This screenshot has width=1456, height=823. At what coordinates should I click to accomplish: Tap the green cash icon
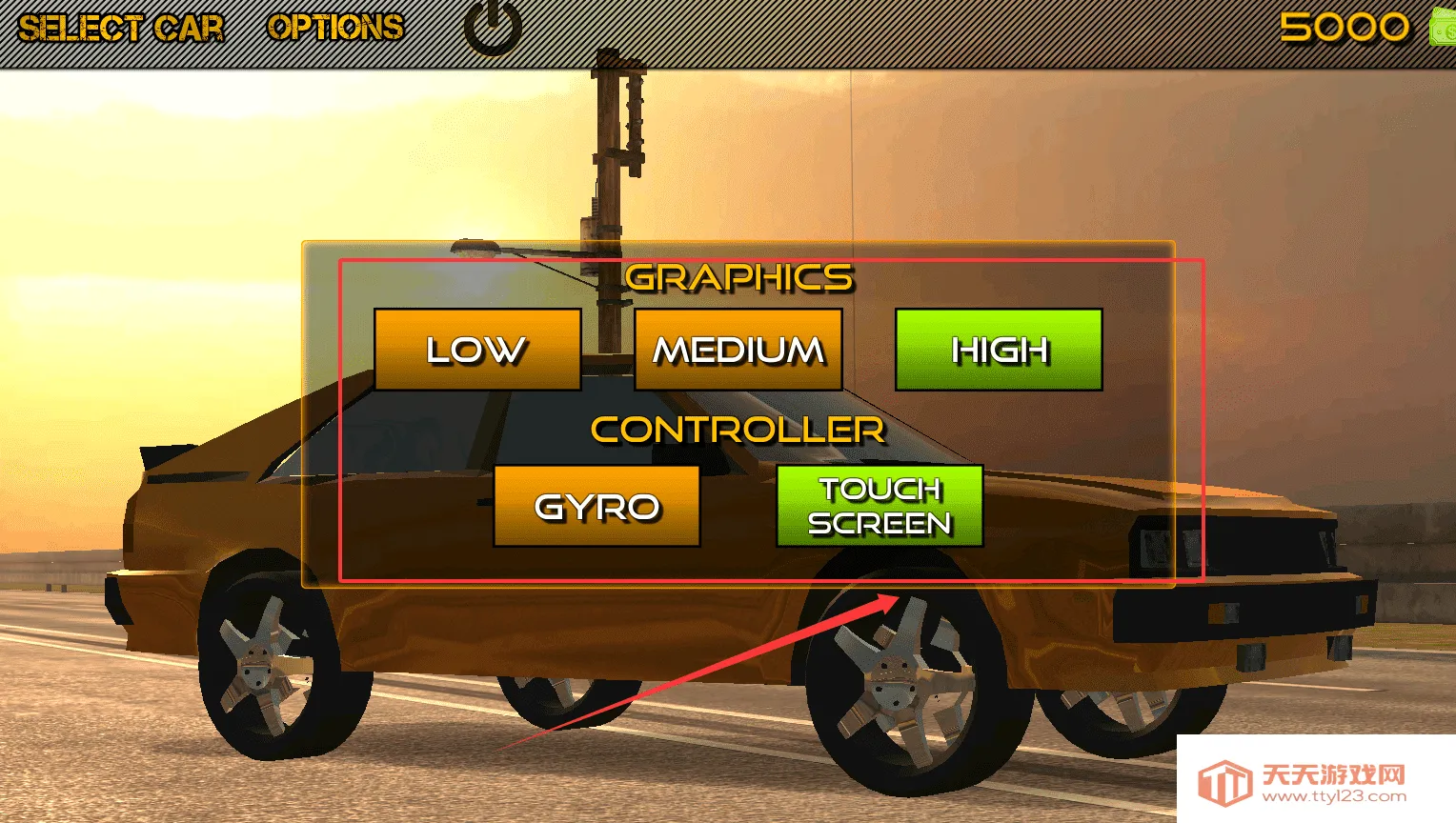click(1443, 27)
